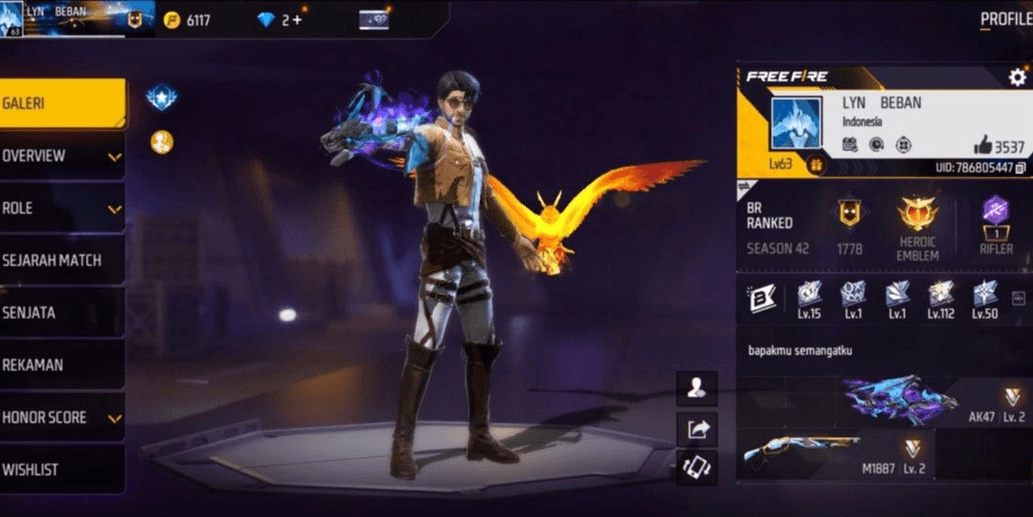1033x517 pixels.
Task: View the Rifler role badge
Action: [996, 227]
